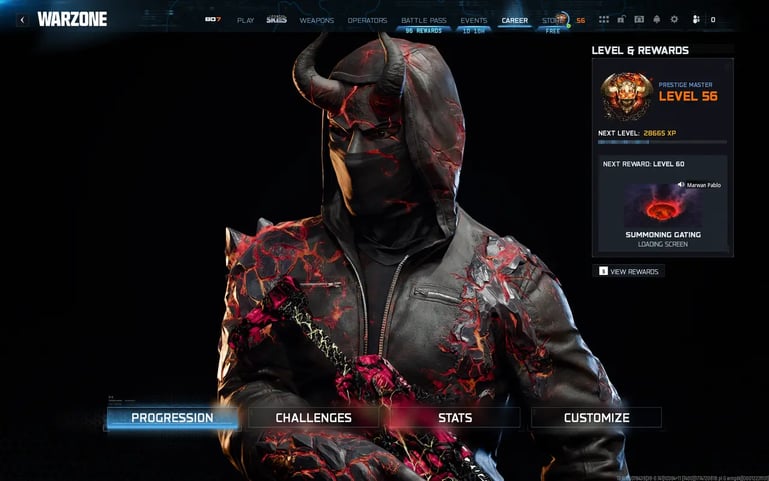This screenshot has height=481, width=769.
Task: Click the Prestige Master skull emblem
Action: 627,96
